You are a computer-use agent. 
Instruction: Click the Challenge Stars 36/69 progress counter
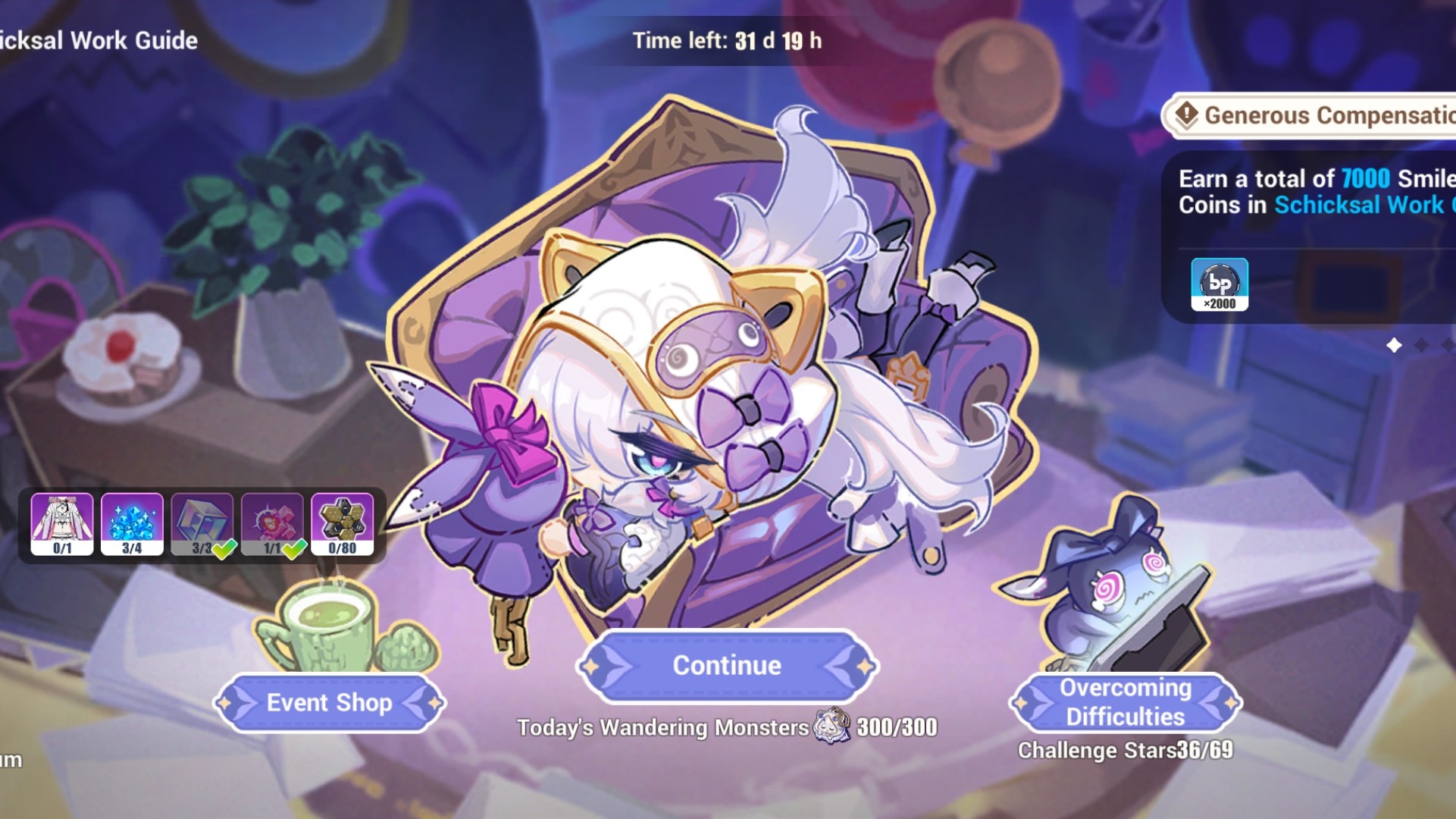1127,749
